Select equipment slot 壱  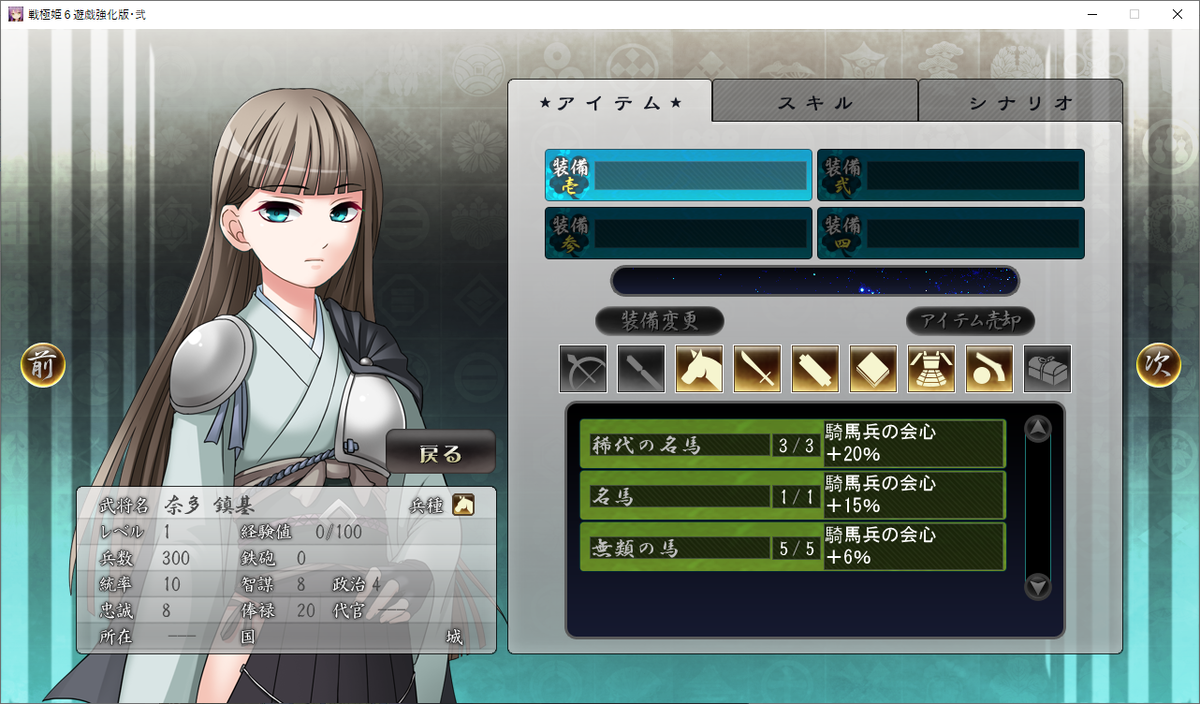tap(678, 176)
